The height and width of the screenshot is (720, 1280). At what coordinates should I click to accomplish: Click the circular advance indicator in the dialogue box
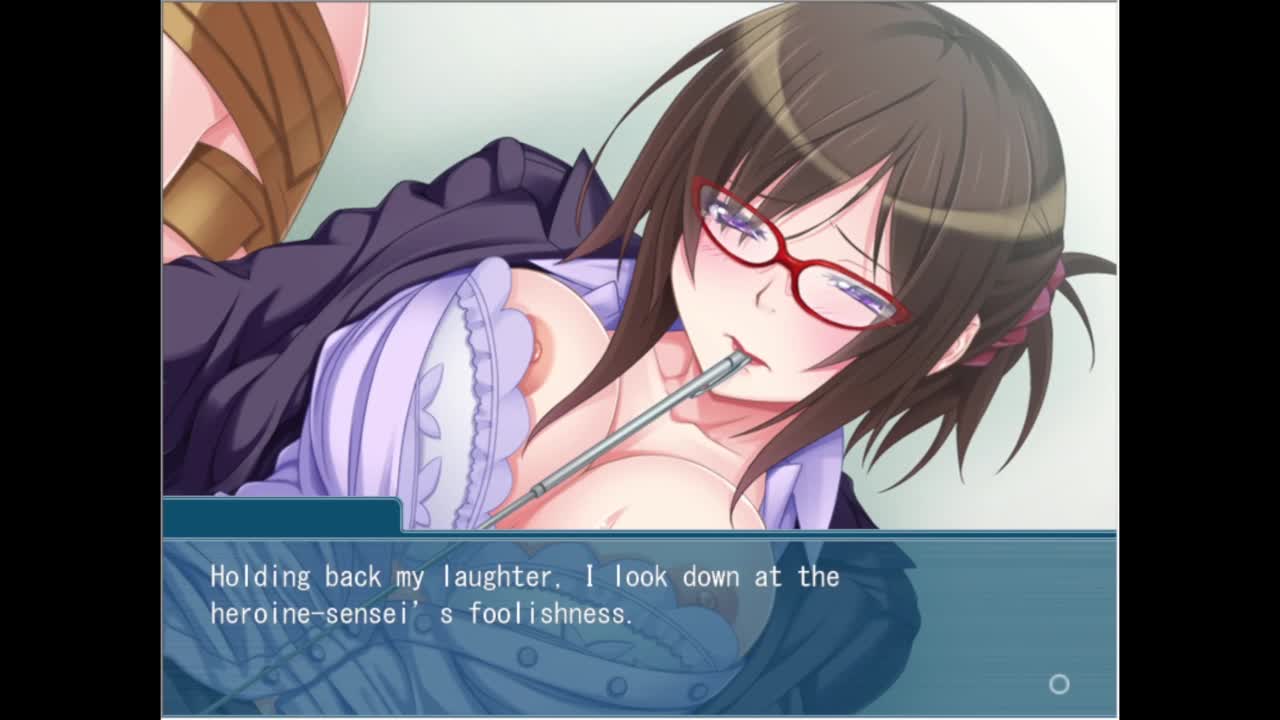coord(1059,684)
